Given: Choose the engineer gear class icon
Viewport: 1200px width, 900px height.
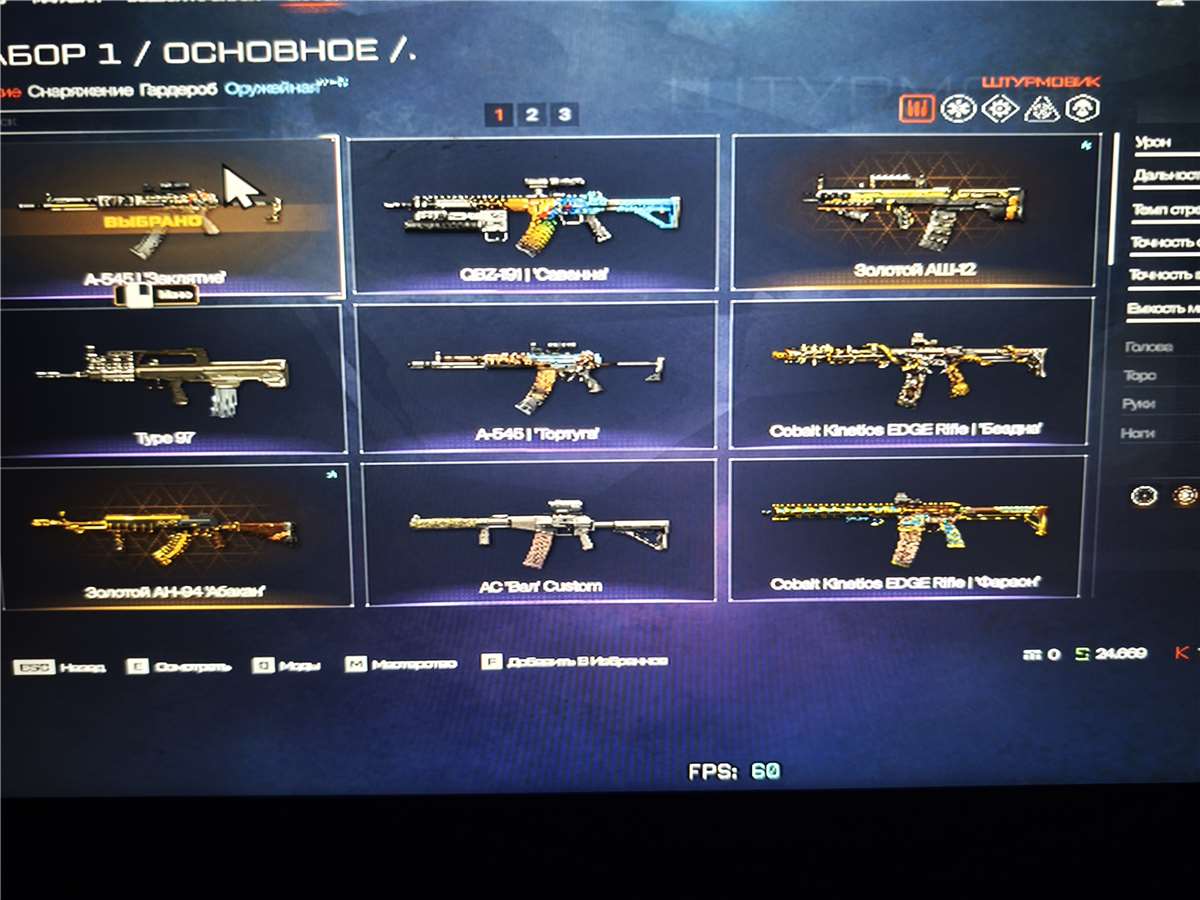Looking at the screenshot, I should (x=999, y=109).
